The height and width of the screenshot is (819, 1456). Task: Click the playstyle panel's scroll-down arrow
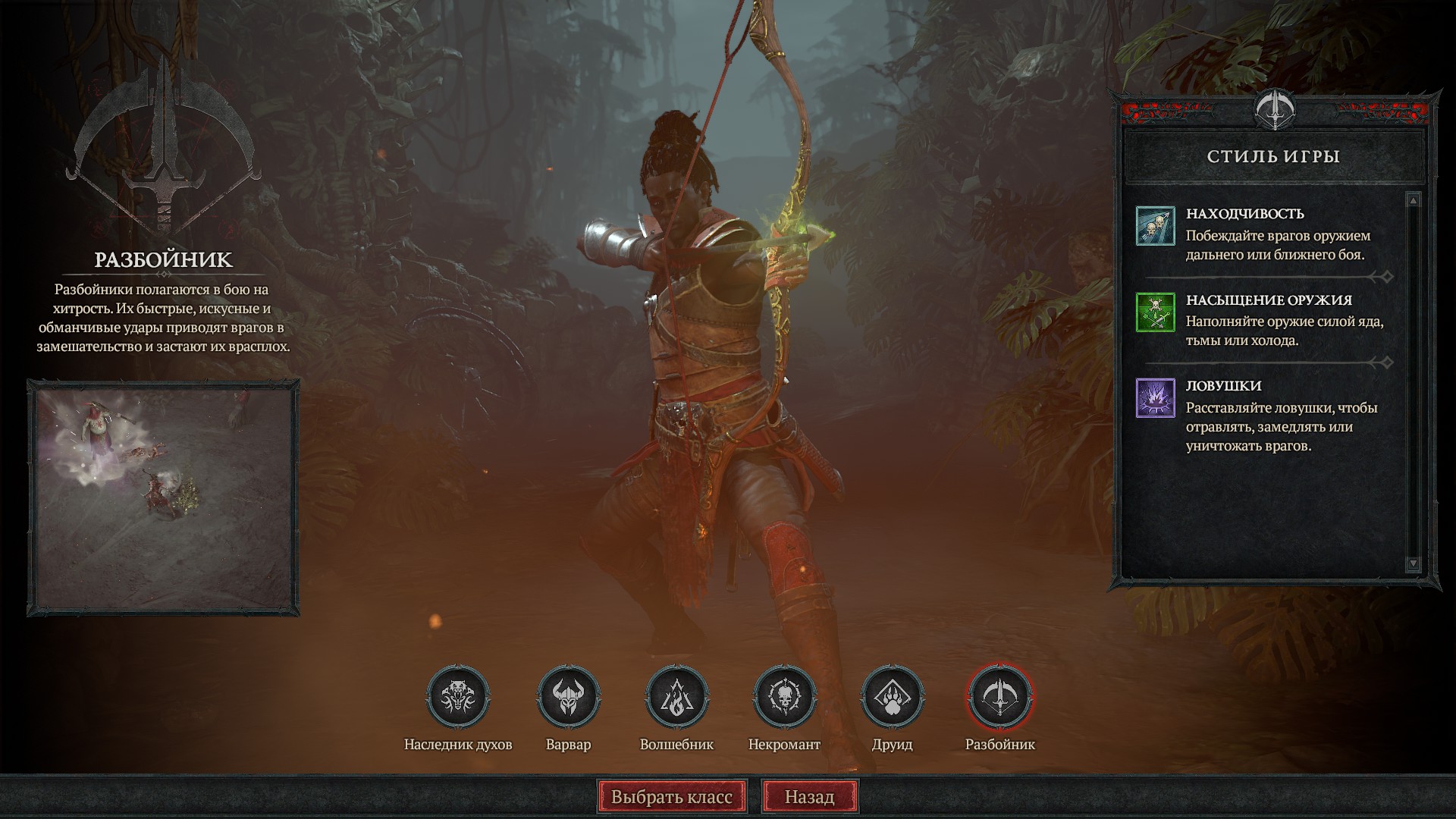pyautogui.click(x=1412, y=563)
